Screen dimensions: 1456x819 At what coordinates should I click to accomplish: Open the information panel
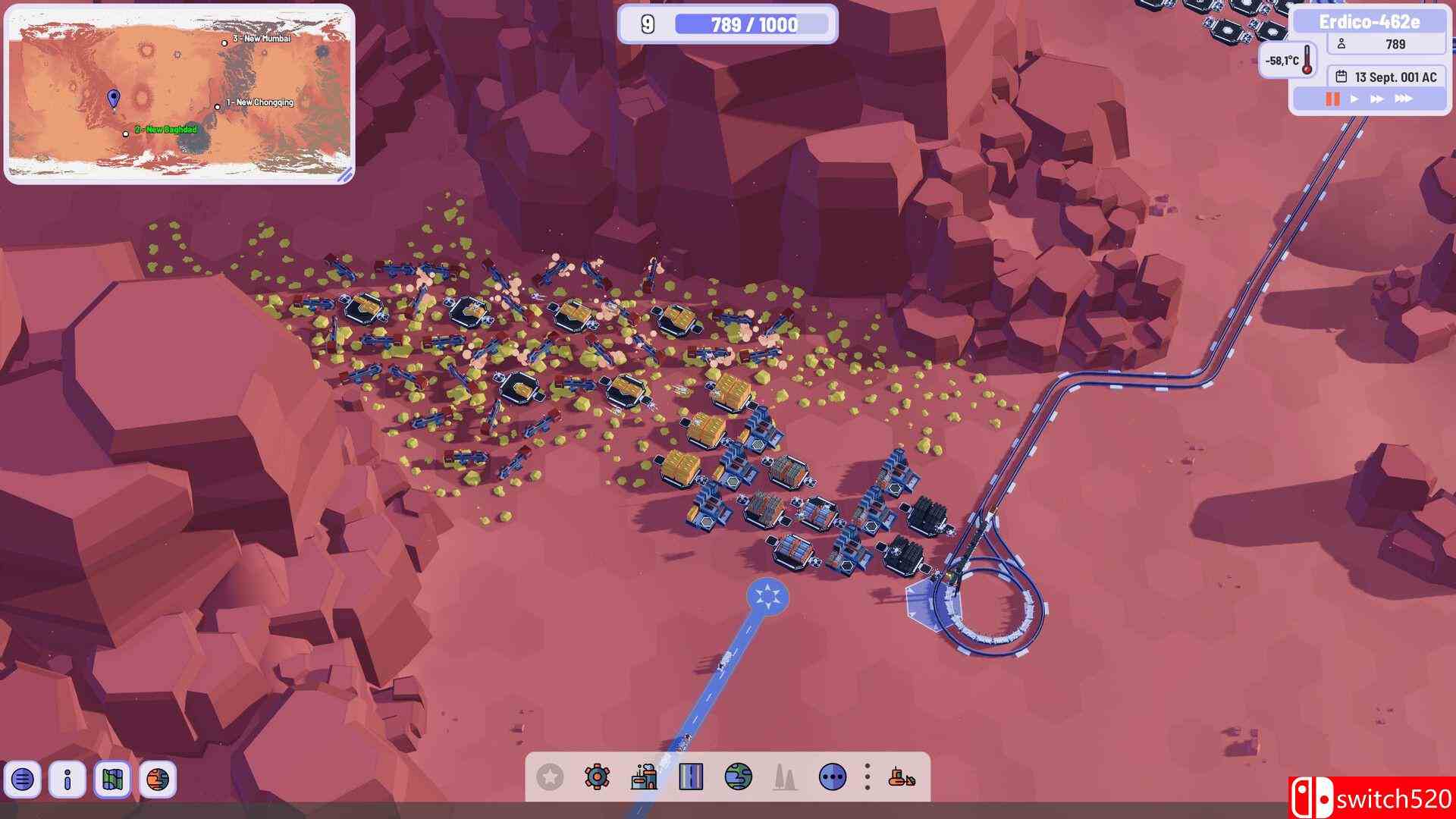coord(67,779)
